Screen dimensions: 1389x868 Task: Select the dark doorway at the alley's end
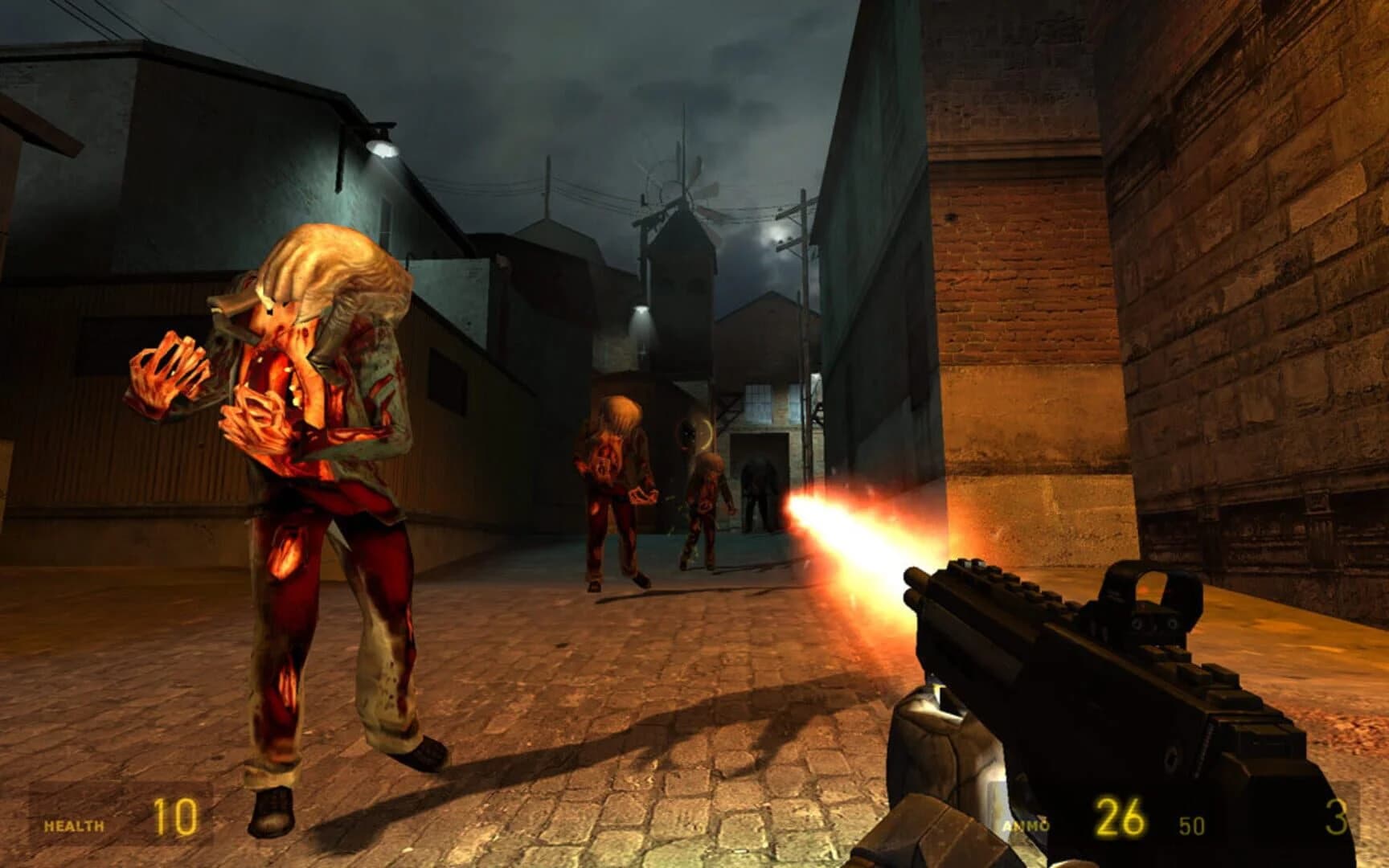coord(760,474)
